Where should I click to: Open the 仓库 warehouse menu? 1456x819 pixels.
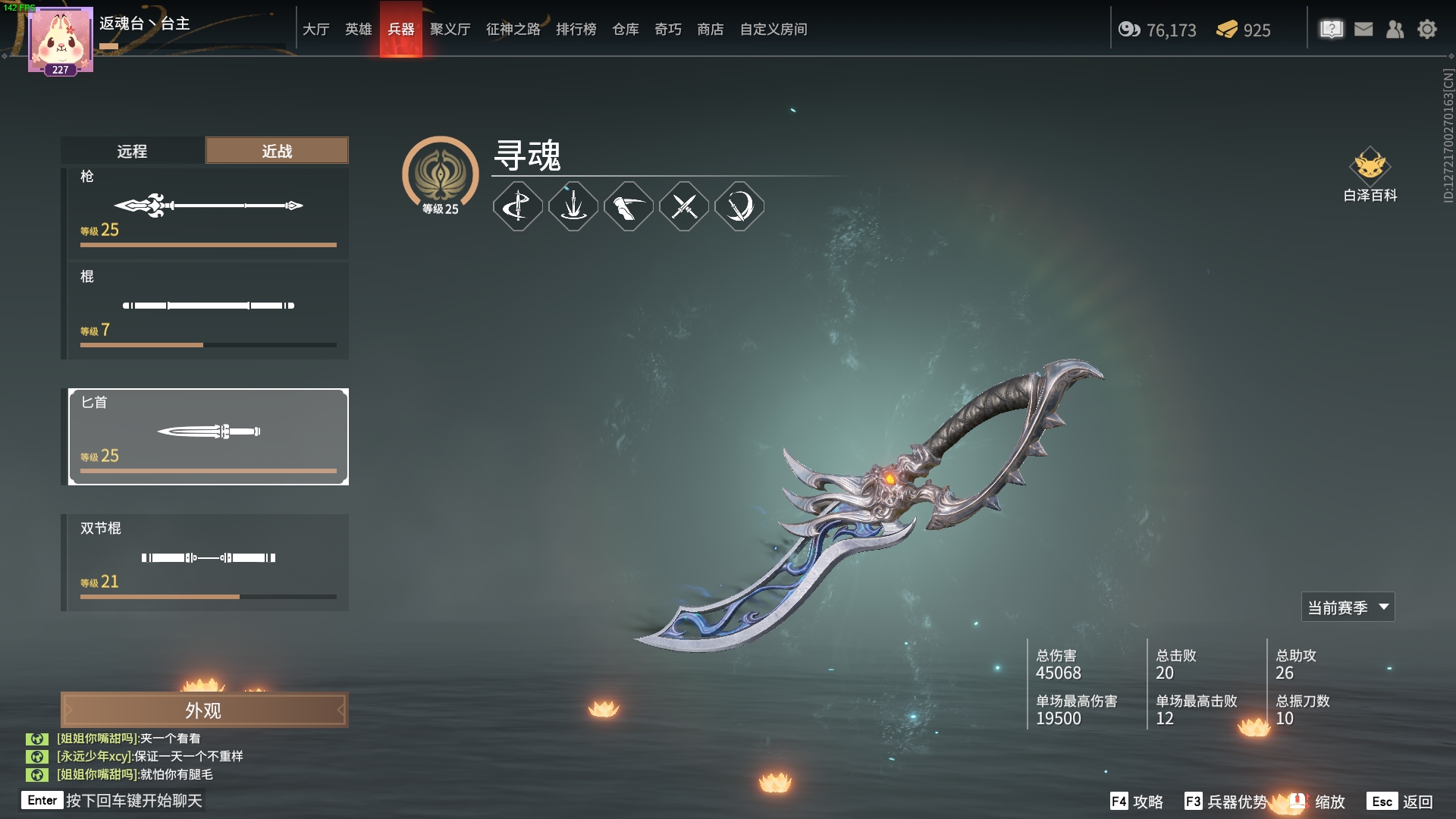coord(625,29)
